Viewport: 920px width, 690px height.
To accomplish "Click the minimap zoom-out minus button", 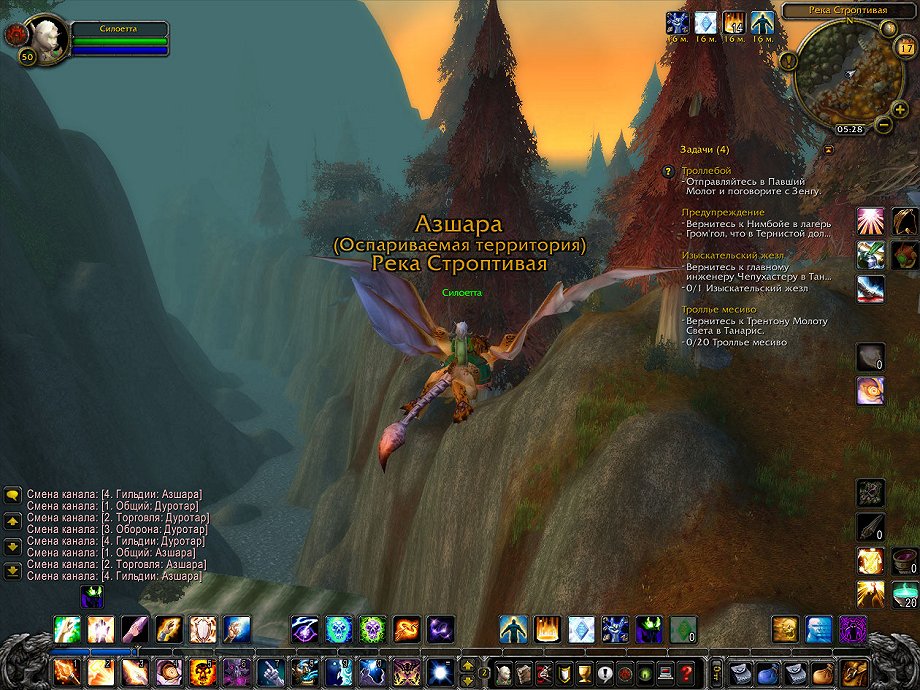I will (x=884, y=125).
